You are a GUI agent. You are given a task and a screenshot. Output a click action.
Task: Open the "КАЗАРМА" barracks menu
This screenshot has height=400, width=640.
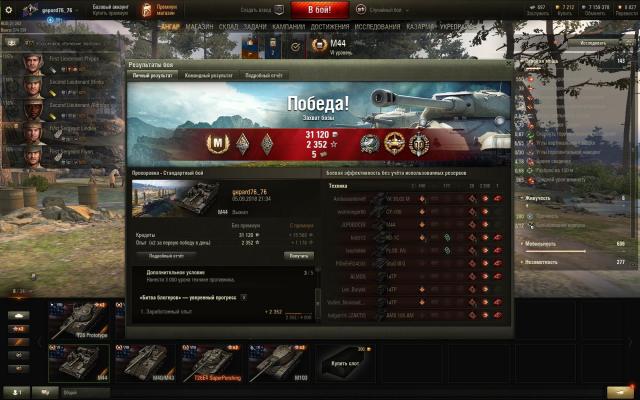point(422,27)
